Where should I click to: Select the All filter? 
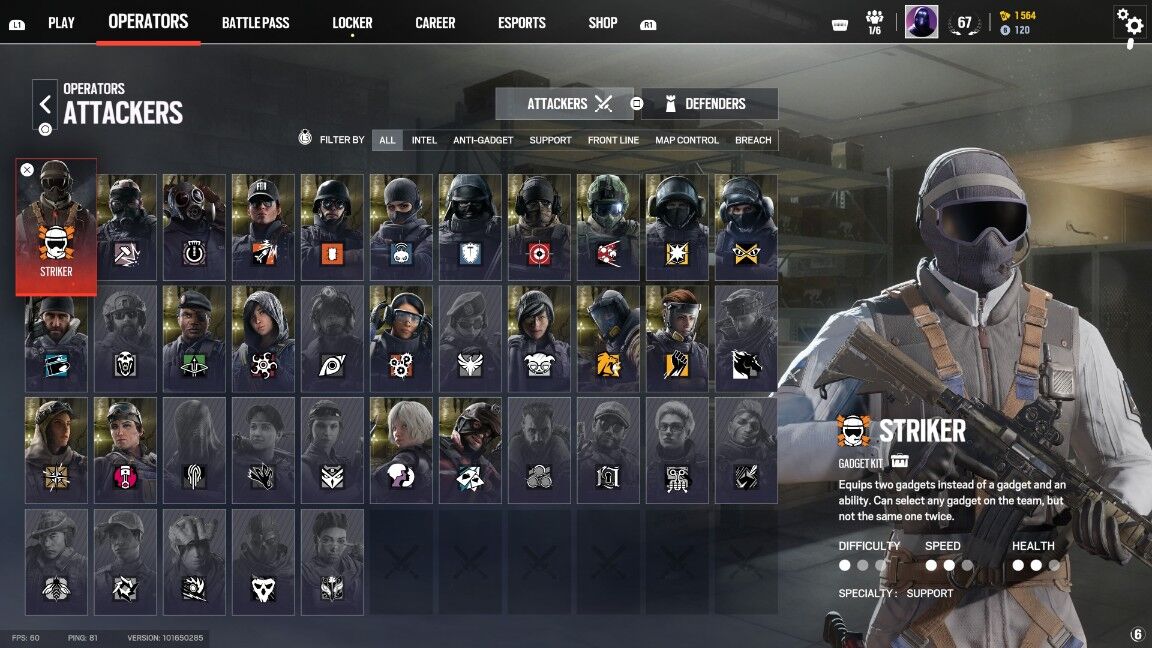click(387, 140)
